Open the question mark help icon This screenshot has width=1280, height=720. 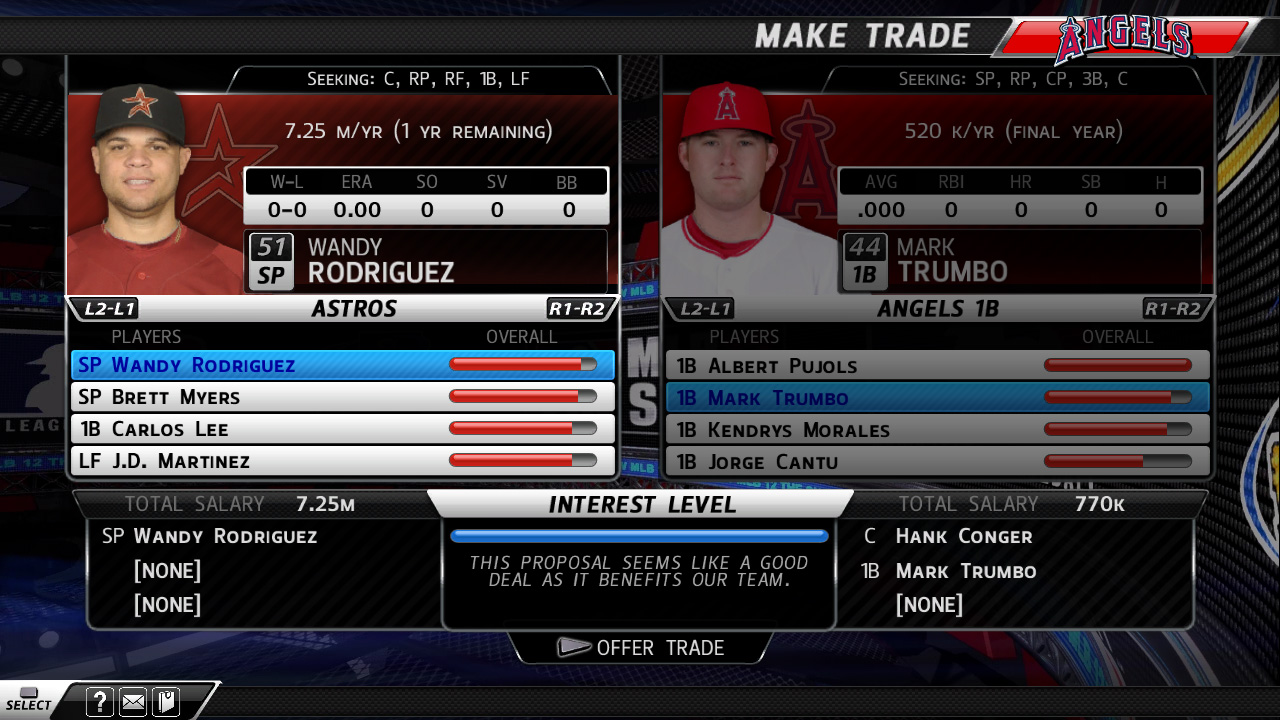click(x=100, y=702)
